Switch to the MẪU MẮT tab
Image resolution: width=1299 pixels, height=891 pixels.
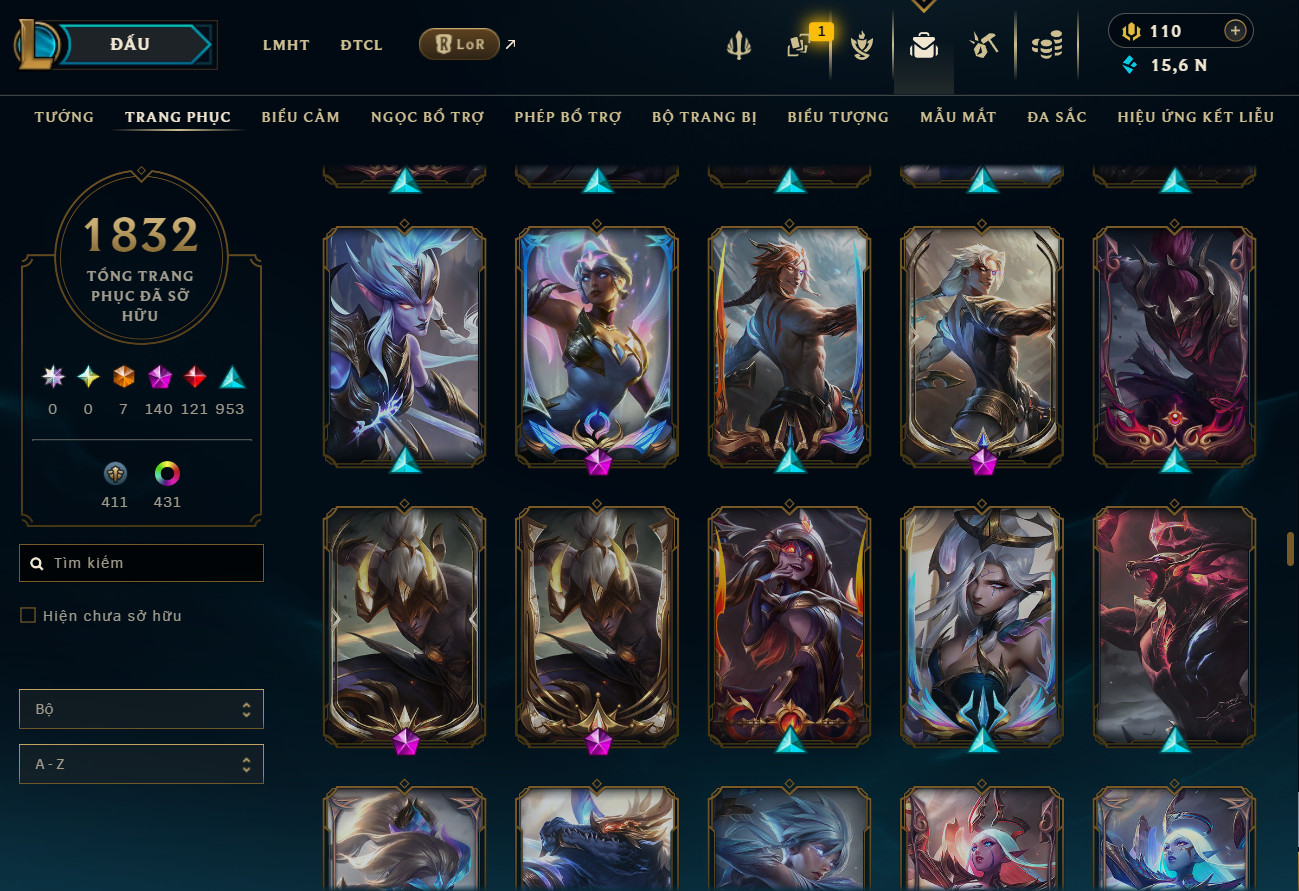958,117
